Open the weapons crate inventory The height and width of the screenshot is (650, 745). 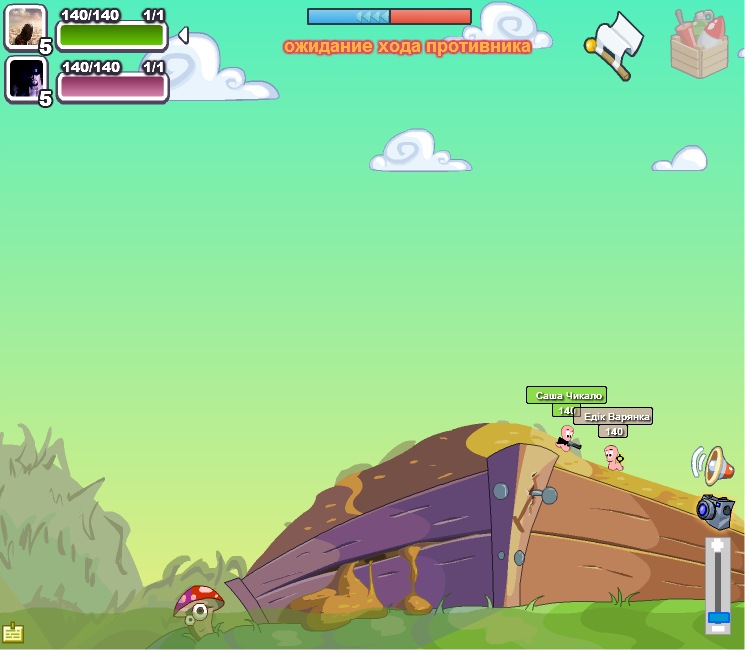pyautogui.click(x=700, y=43)
